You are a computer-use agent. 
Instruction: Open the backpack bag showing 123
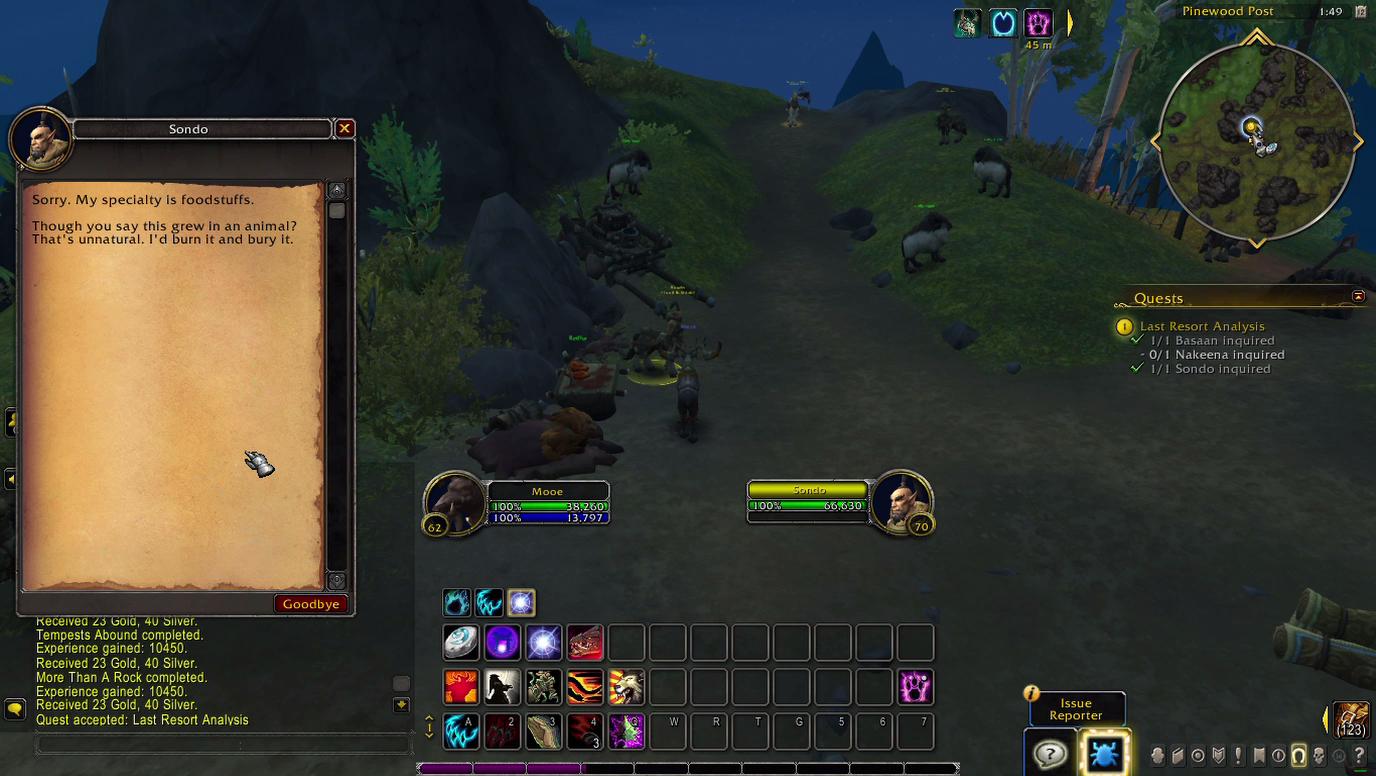click(x=1351, y=720)
